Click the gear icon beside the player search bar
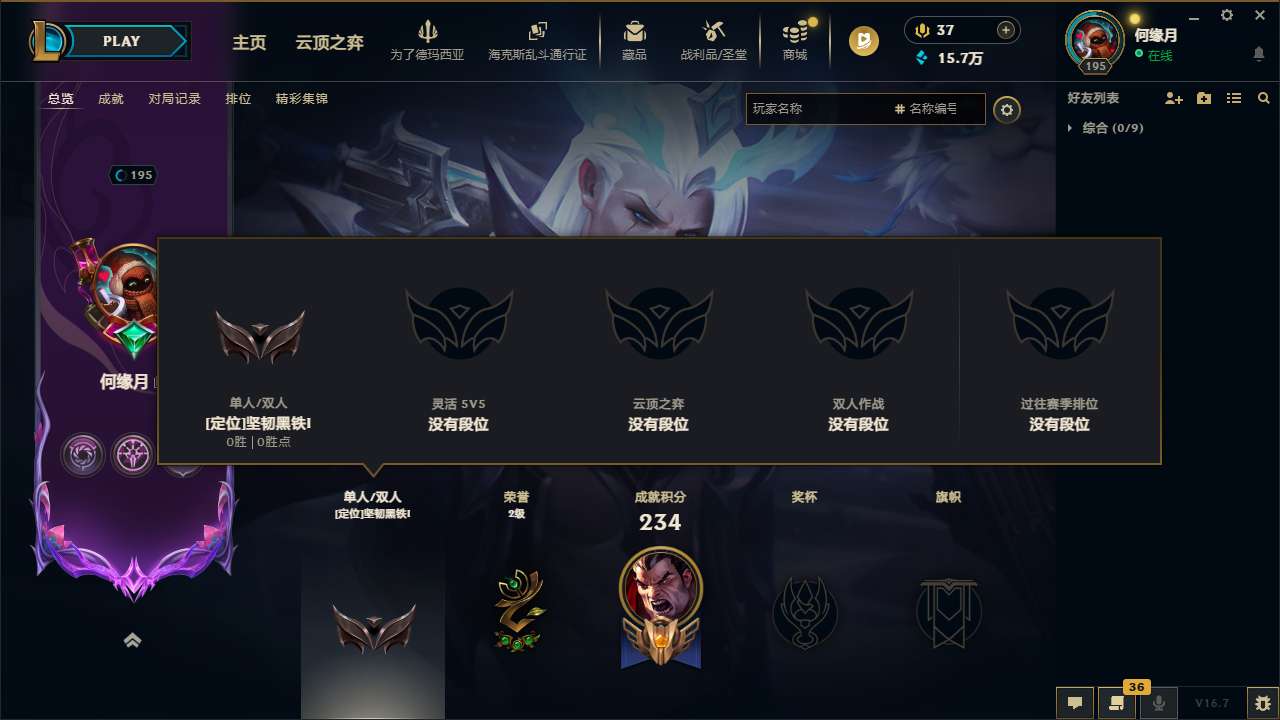The width and height of the screenshot is (1280, 720). pyautogui.click(x=1007, y=110)
